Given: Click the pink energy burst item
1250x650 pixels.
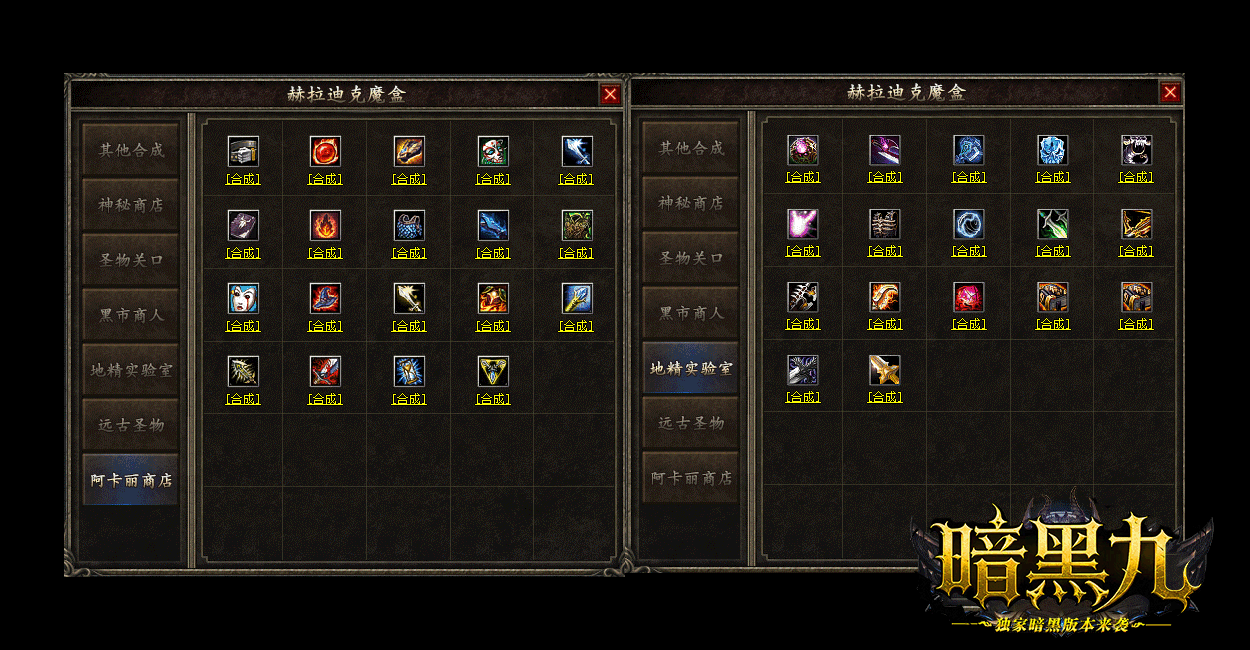Looking at the screenshot, I should pos(803,224).
